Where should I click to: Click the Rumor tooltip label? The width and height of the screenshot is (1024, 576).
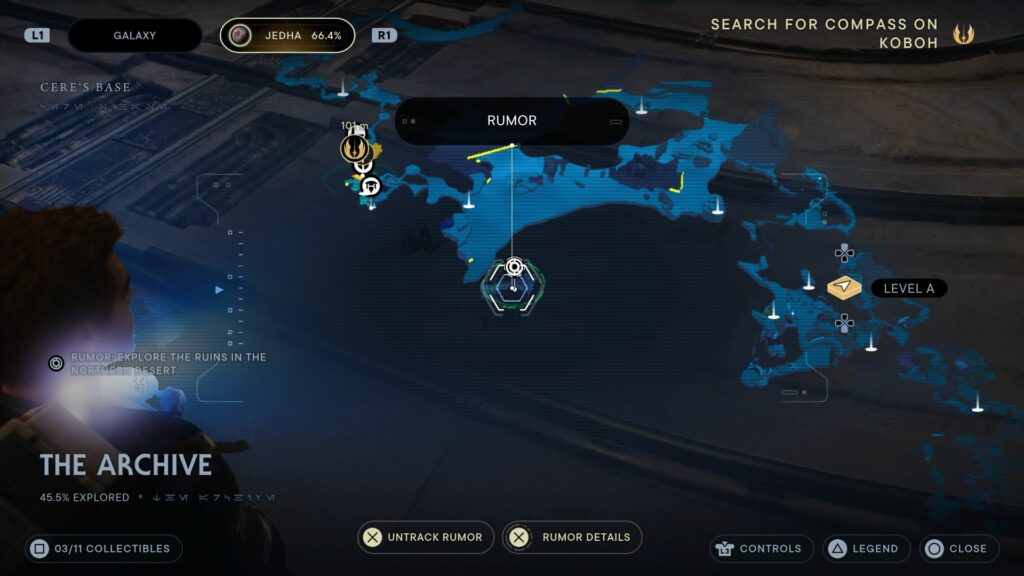point(512,121)
